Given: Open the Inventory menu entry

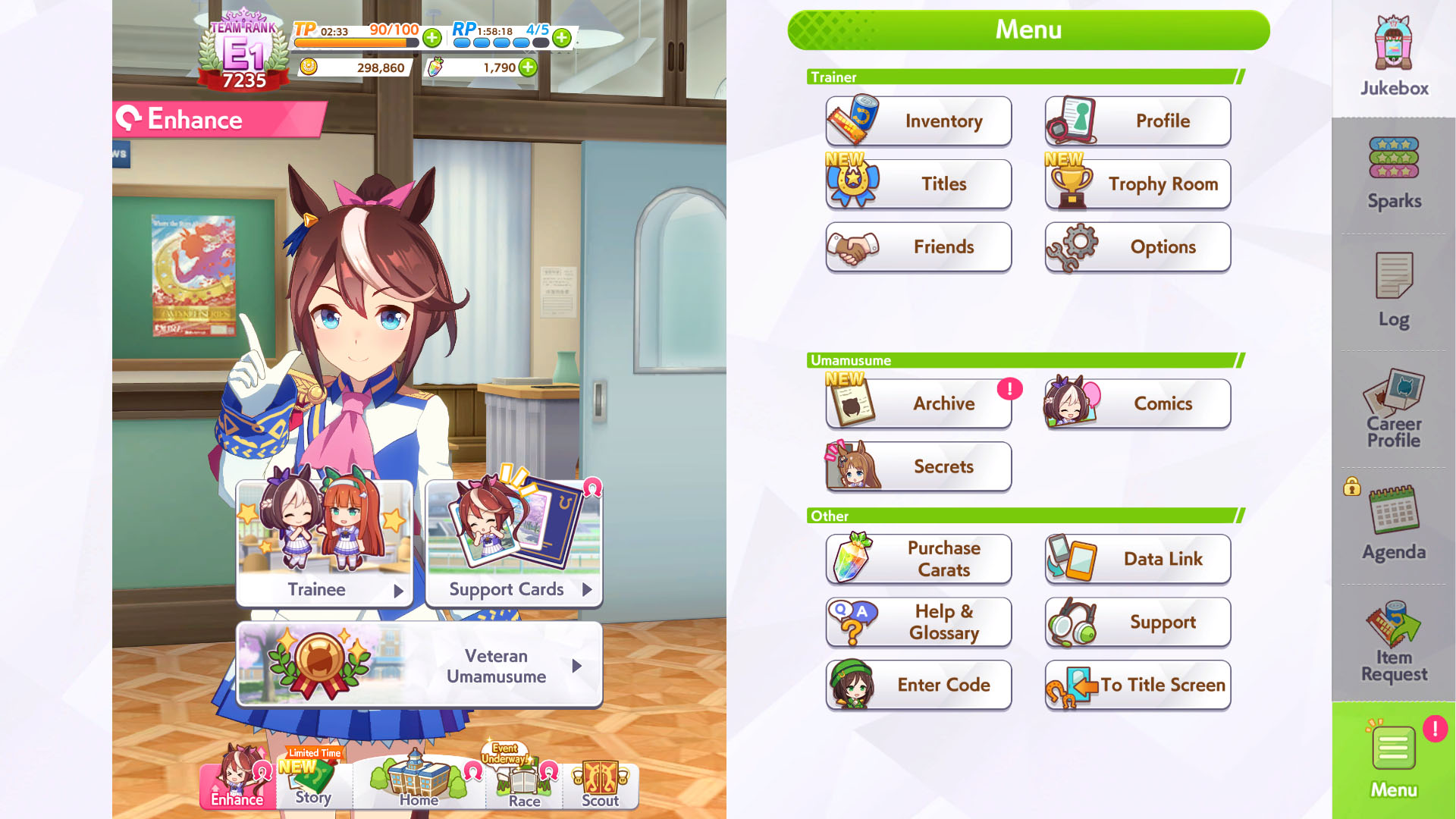Looking at the screenshot, I should [x=918, y=121].
